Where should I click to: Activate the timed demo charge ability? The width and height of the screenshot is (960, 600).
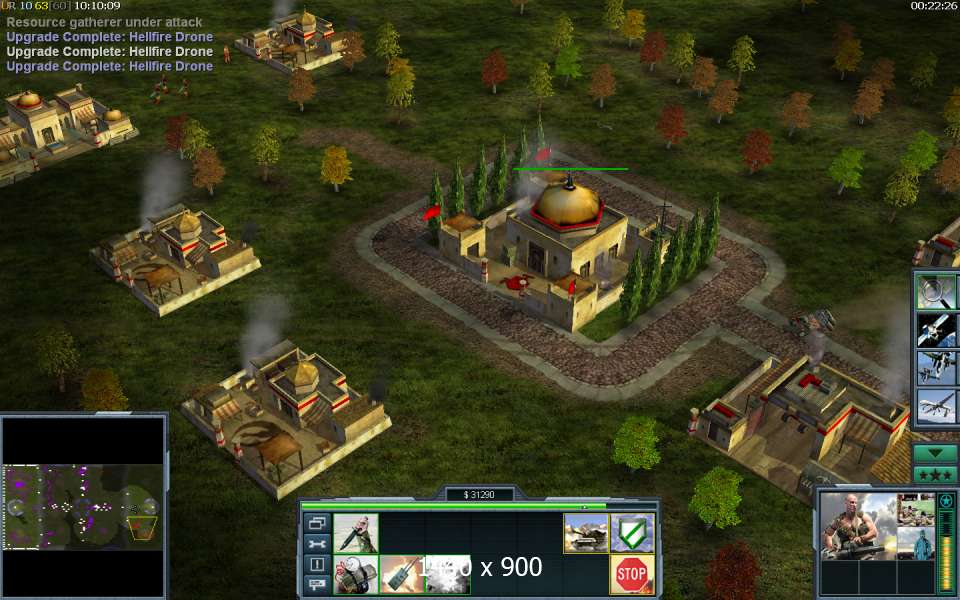click(355, 574)
